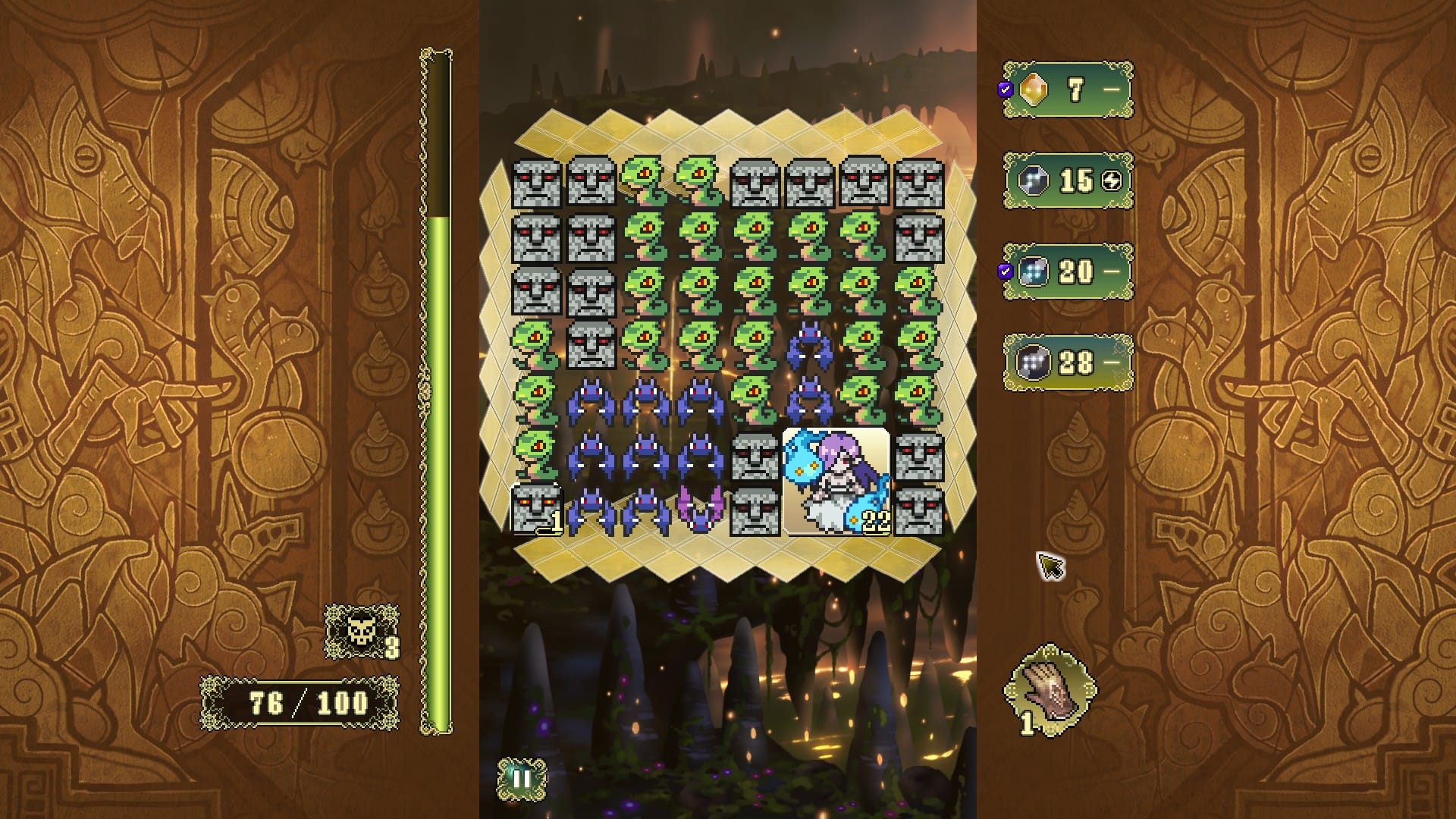Select the orange gem panel showing 7
The image size is (1456, 819).
click(1068, 90)
